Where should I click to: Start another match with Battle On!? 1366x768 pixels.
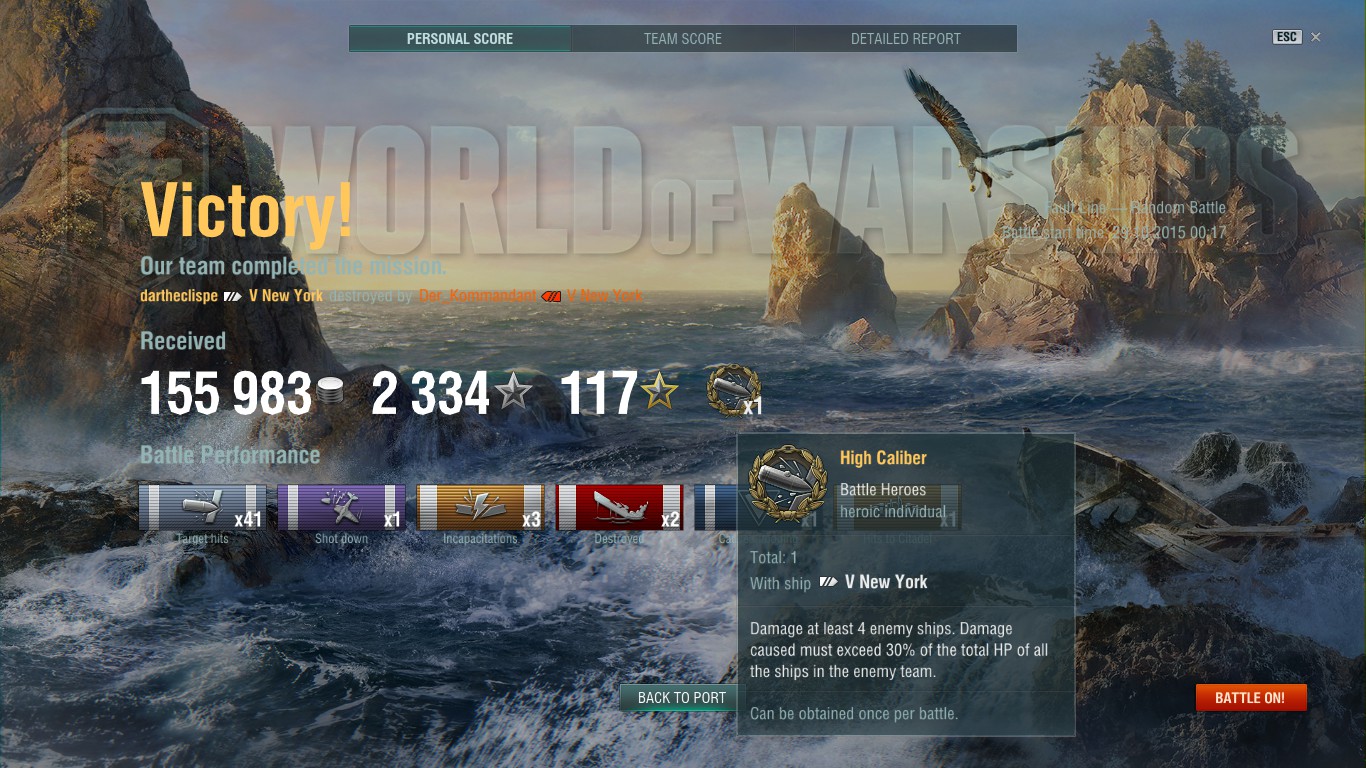[x=1250, y=698]
